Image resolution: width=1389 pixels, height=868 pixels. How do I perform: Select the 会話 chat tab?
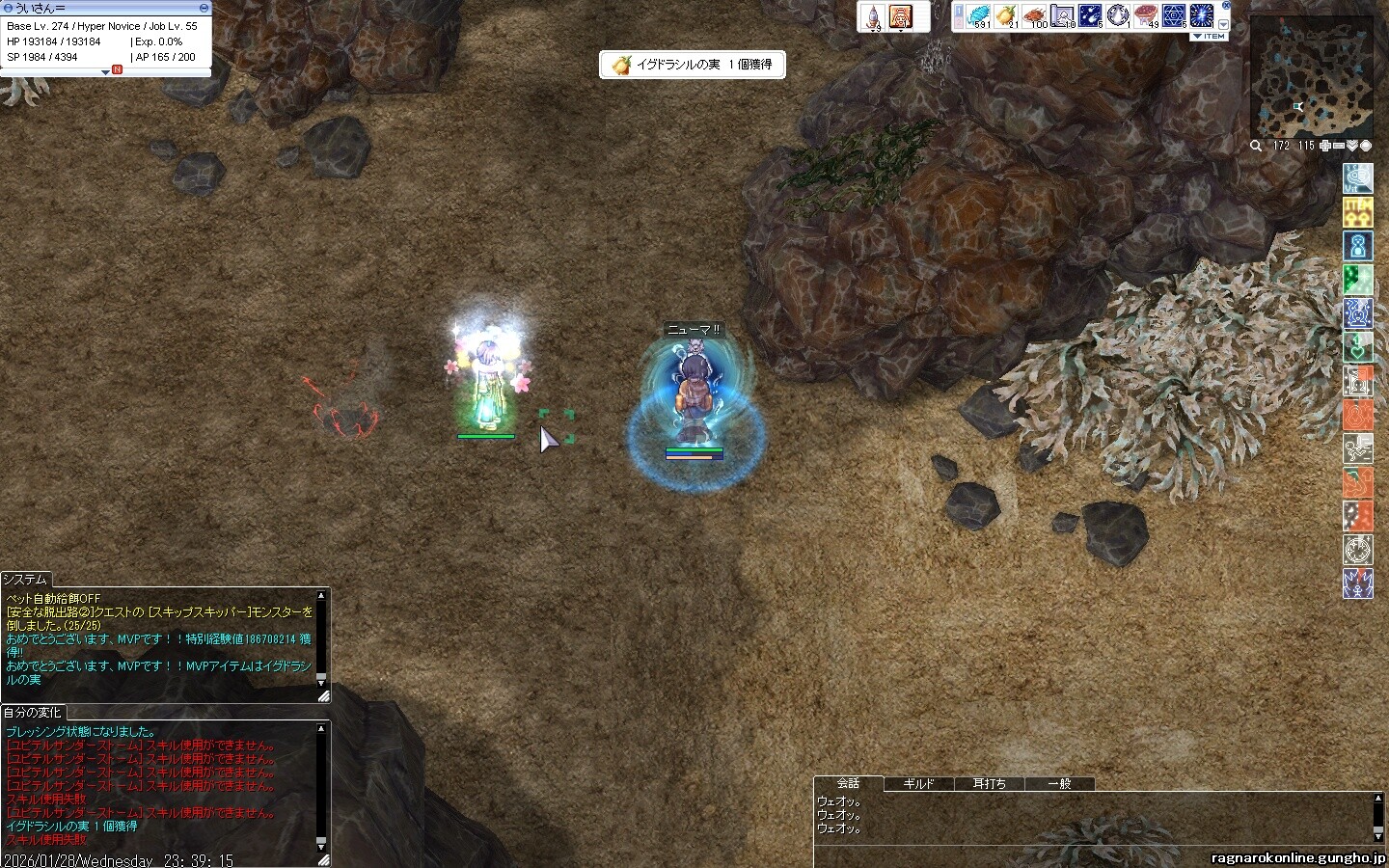pyautogui.click(x=848, y=784)
